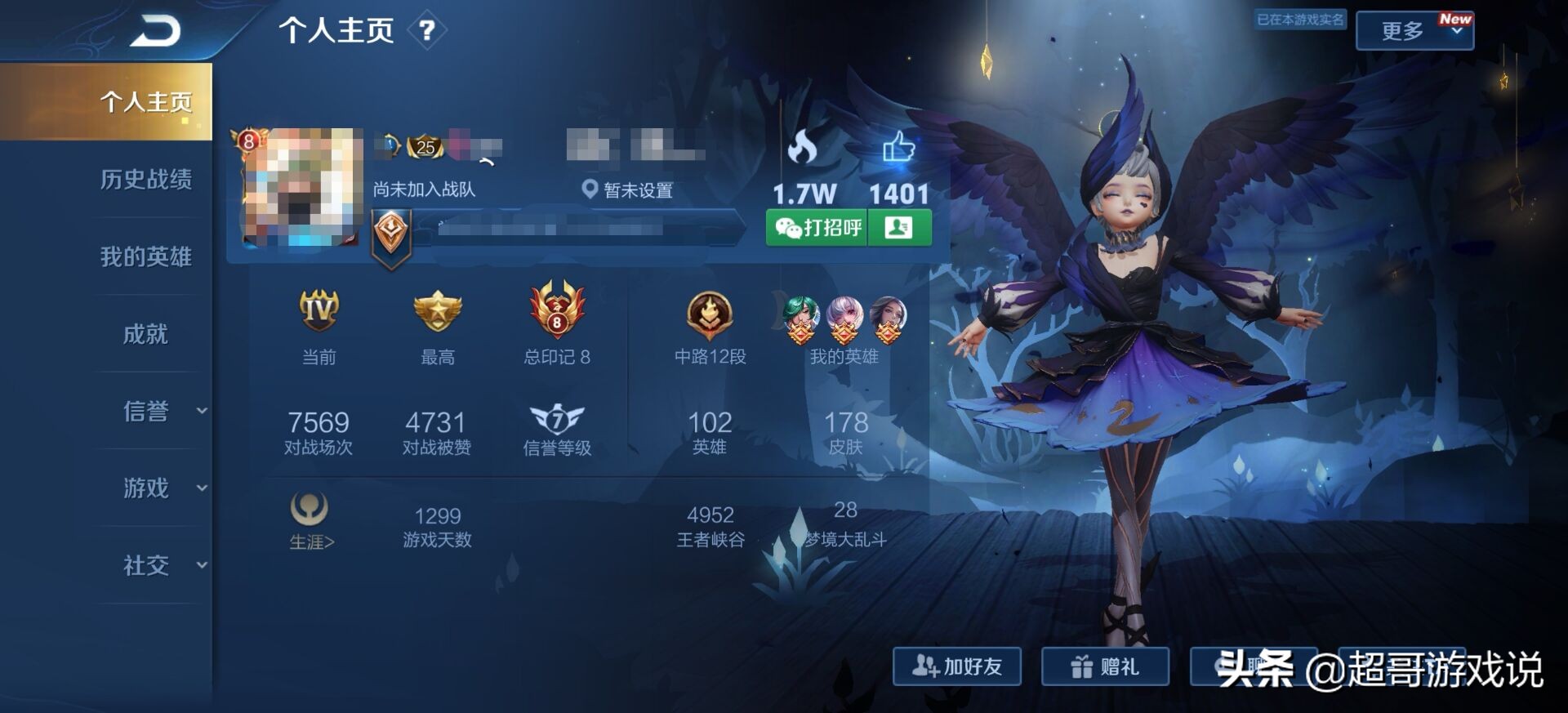Open the help icon beside 个人主页 title

click(x=428, y=29)
